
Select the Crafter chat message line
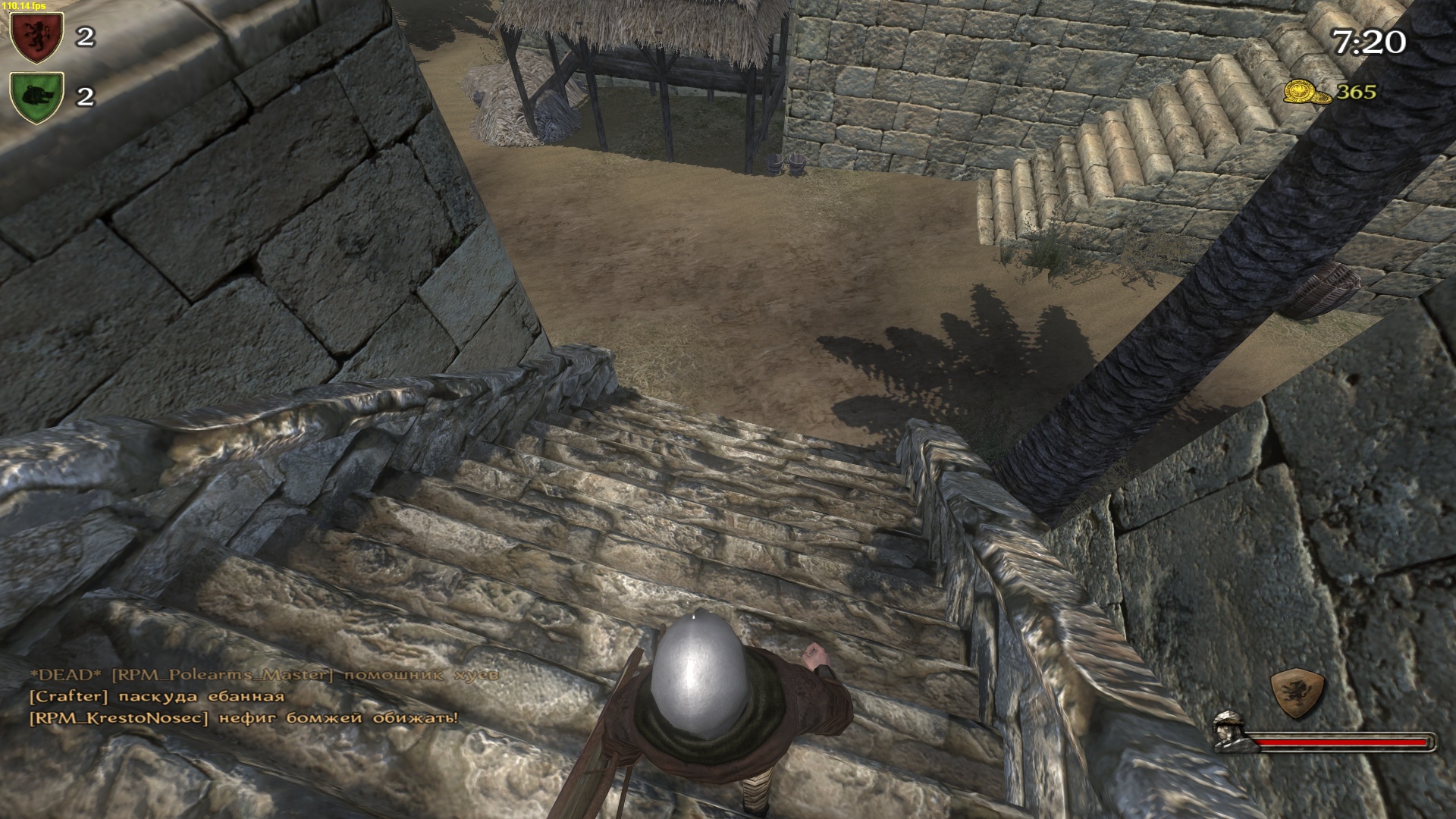156,696
